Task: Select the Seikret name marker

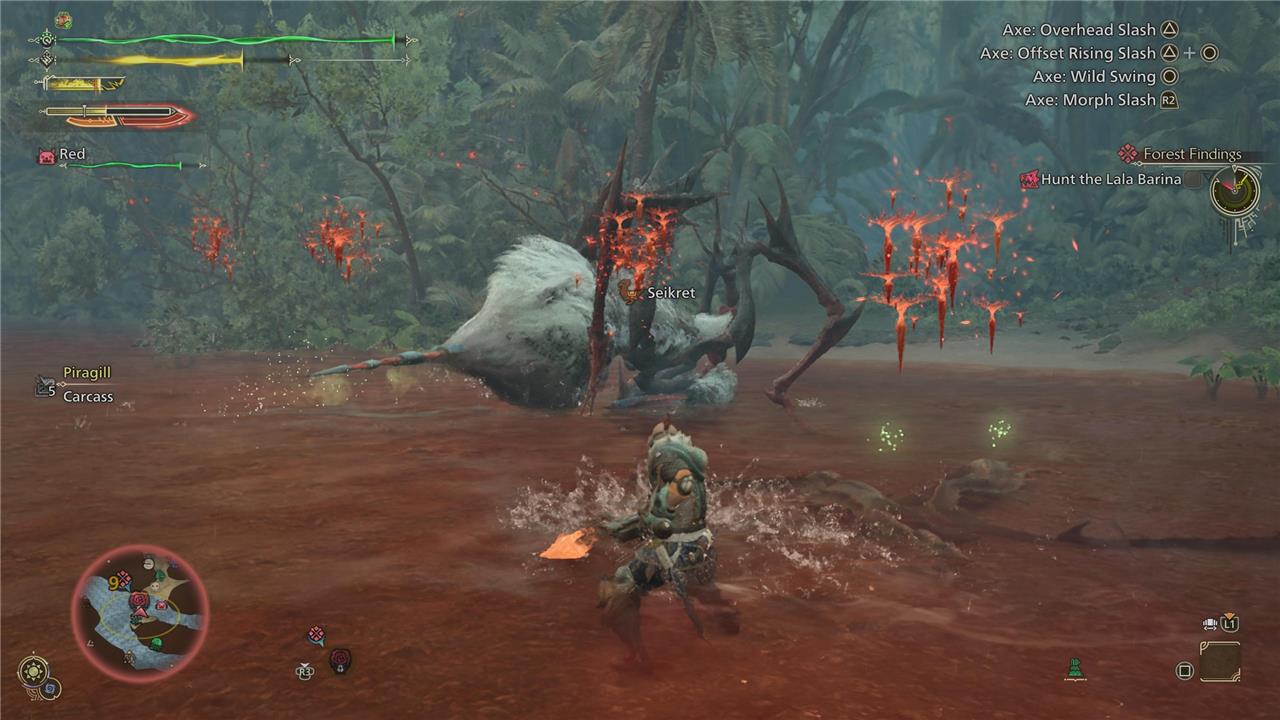Action: [669, 292]
